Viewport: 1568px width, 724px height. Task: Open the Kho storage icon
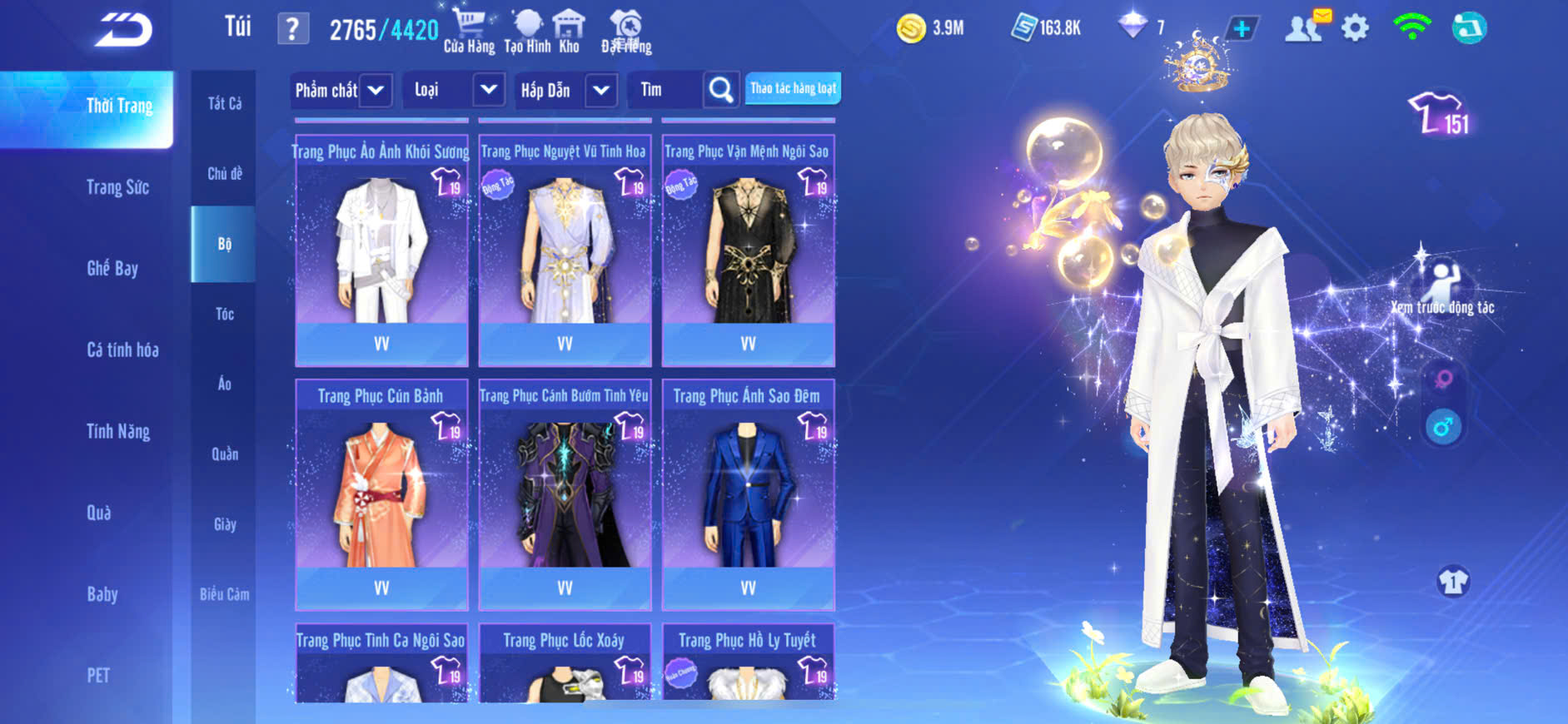tap(569, 32)
